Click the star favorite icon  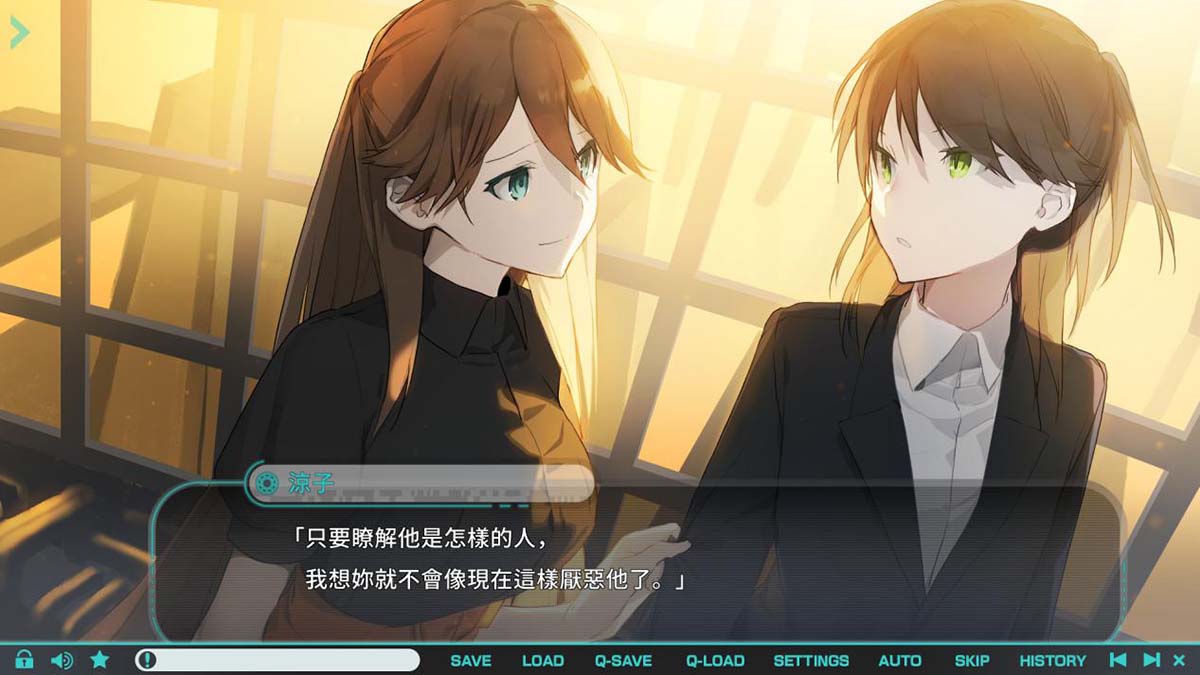100,660
